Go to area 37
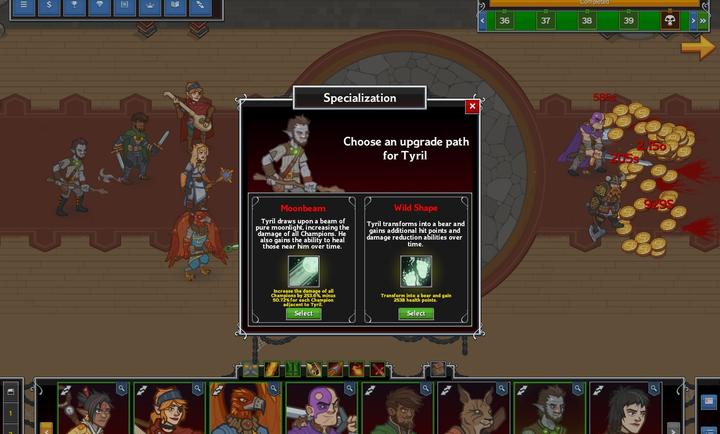The height and width of the screenshot is (434, 720). [x=545, y=20]
